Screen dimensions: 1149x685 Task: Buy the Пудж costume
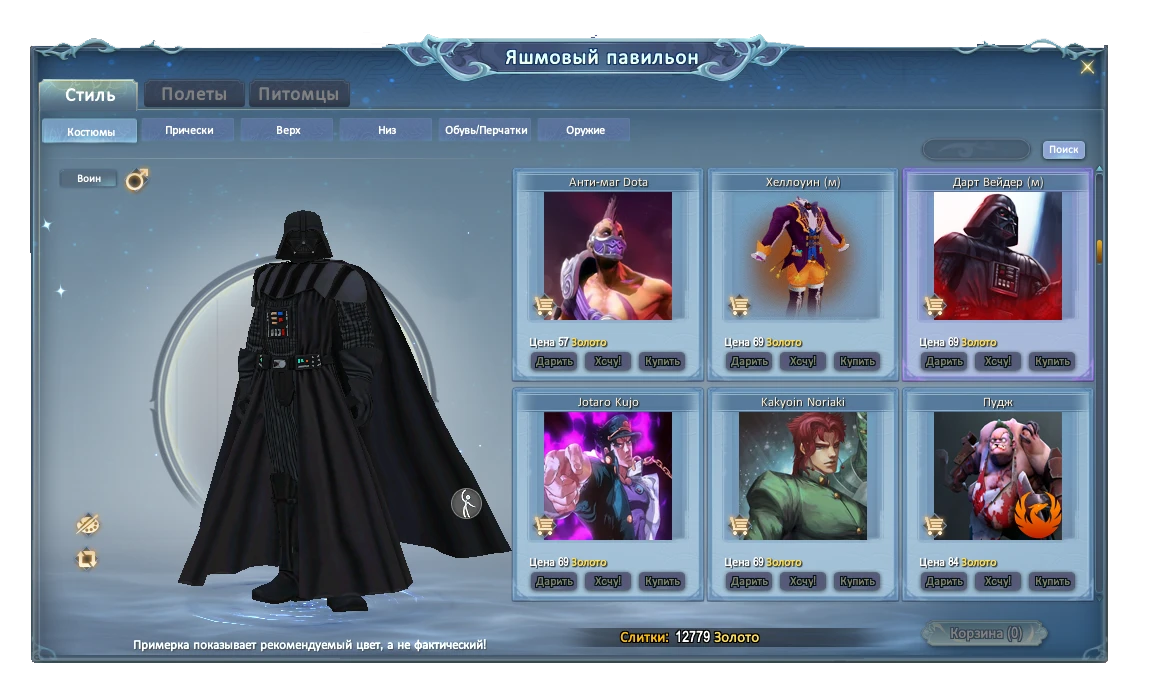click(x=1052, y=581)
